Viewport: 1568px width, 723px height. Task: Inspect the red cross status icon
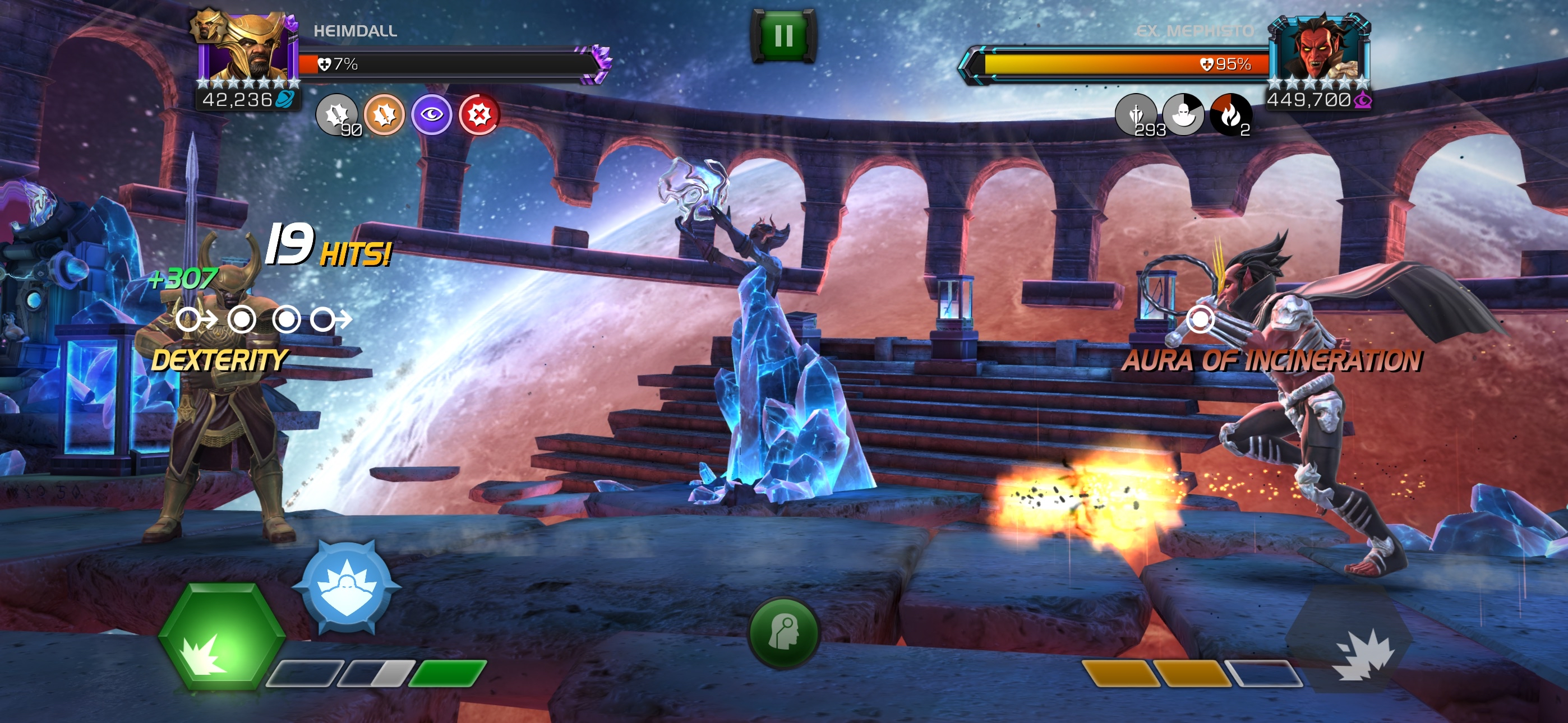coord(479,114)
